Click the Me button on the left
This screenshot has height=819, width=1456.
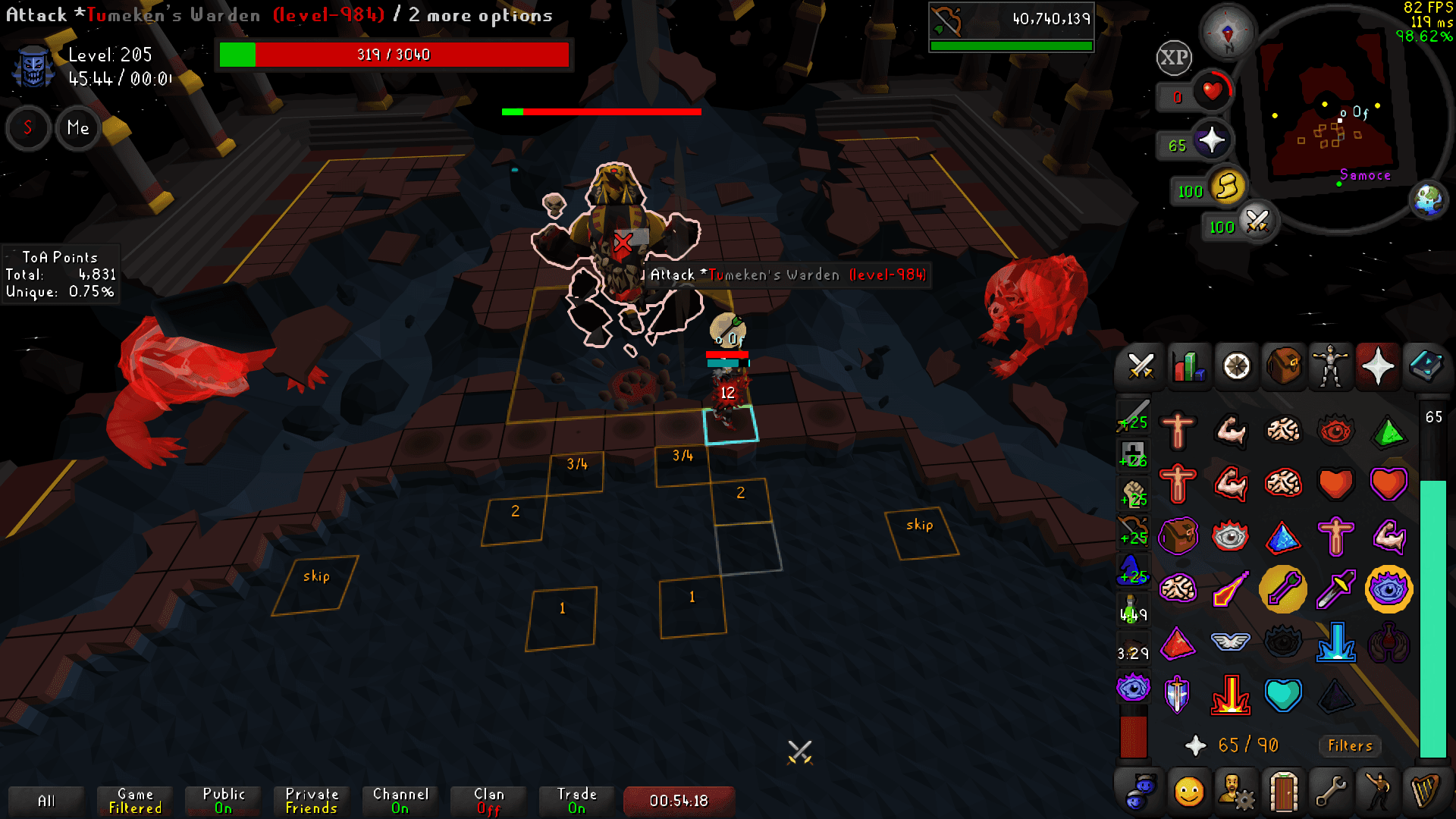pos(77,128)
